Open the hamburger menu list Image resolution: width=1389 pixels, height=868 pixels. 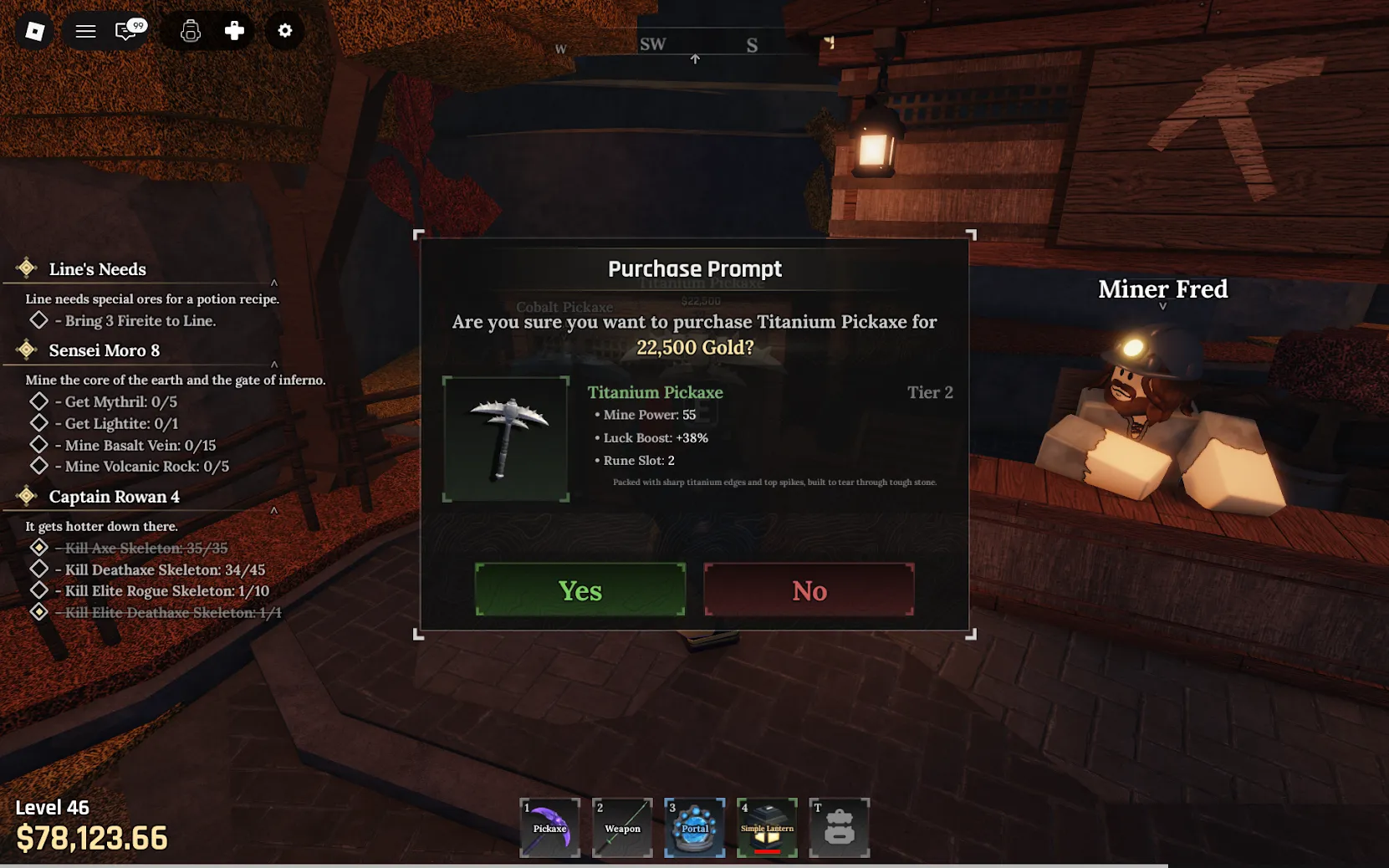[x=85, y=31]
